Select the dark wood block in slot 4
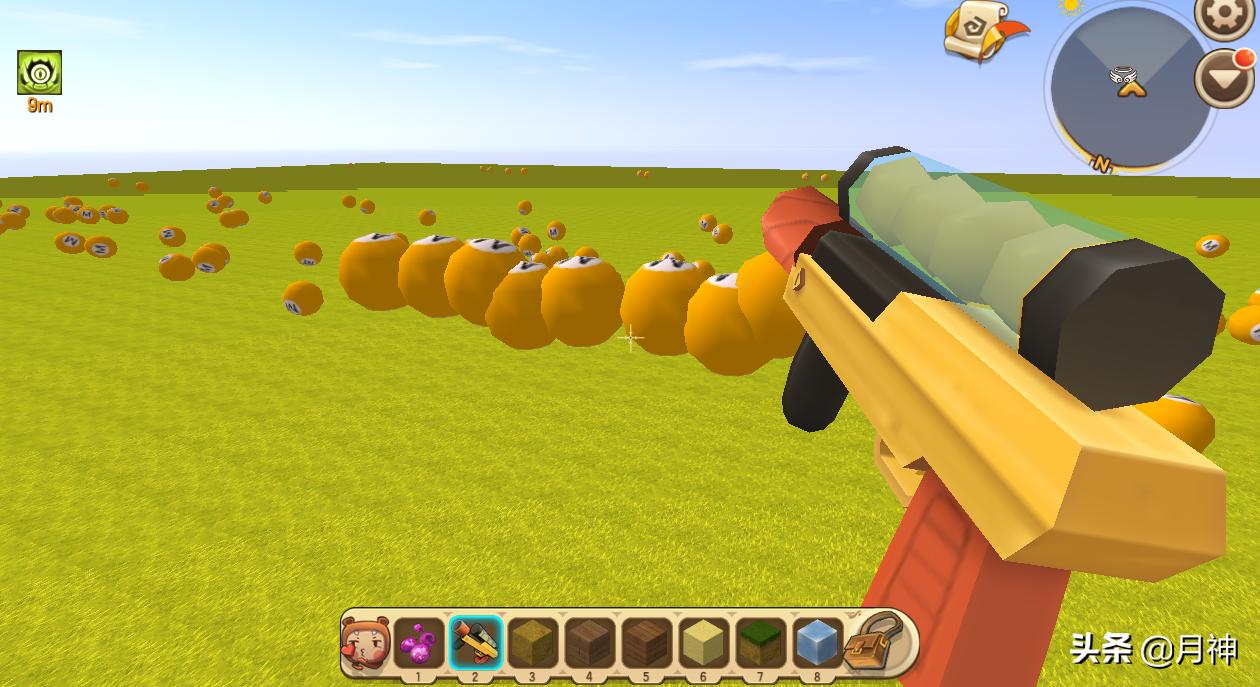The height and width of the screenshot is (687, 1260). [x=589, y=642]
